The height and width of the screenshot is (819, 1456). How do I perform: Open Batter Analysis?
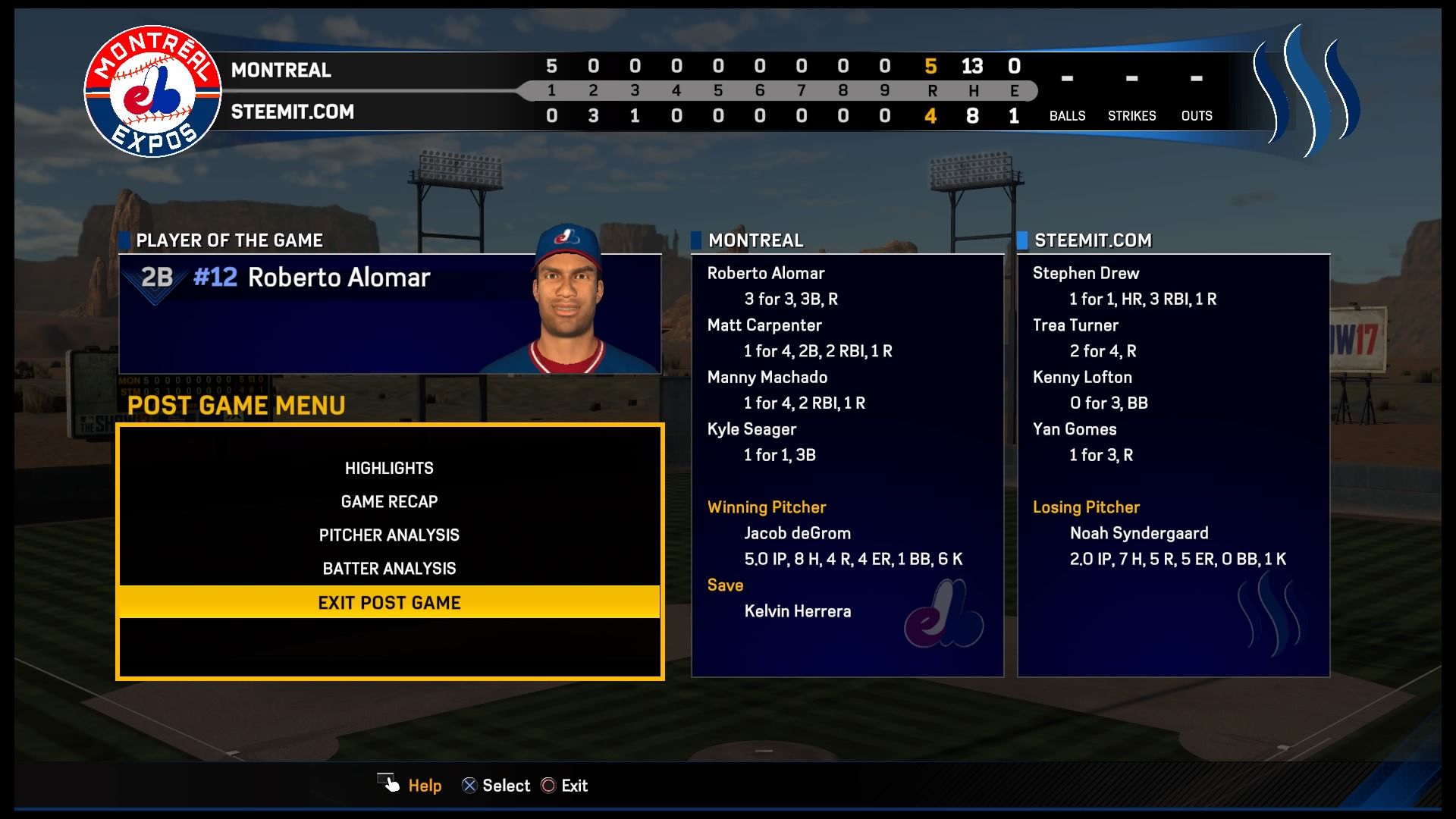coord(389,568)
